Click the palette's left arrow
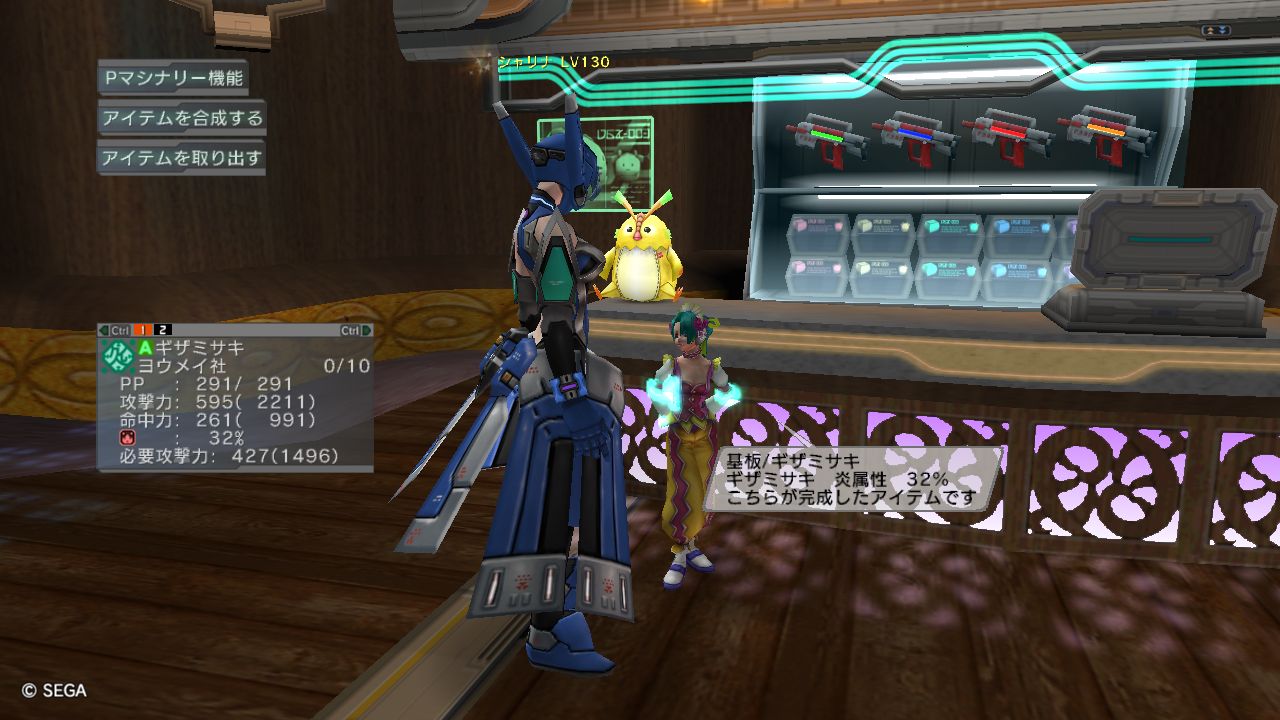 pyautogui.click(x=103, y=330)
